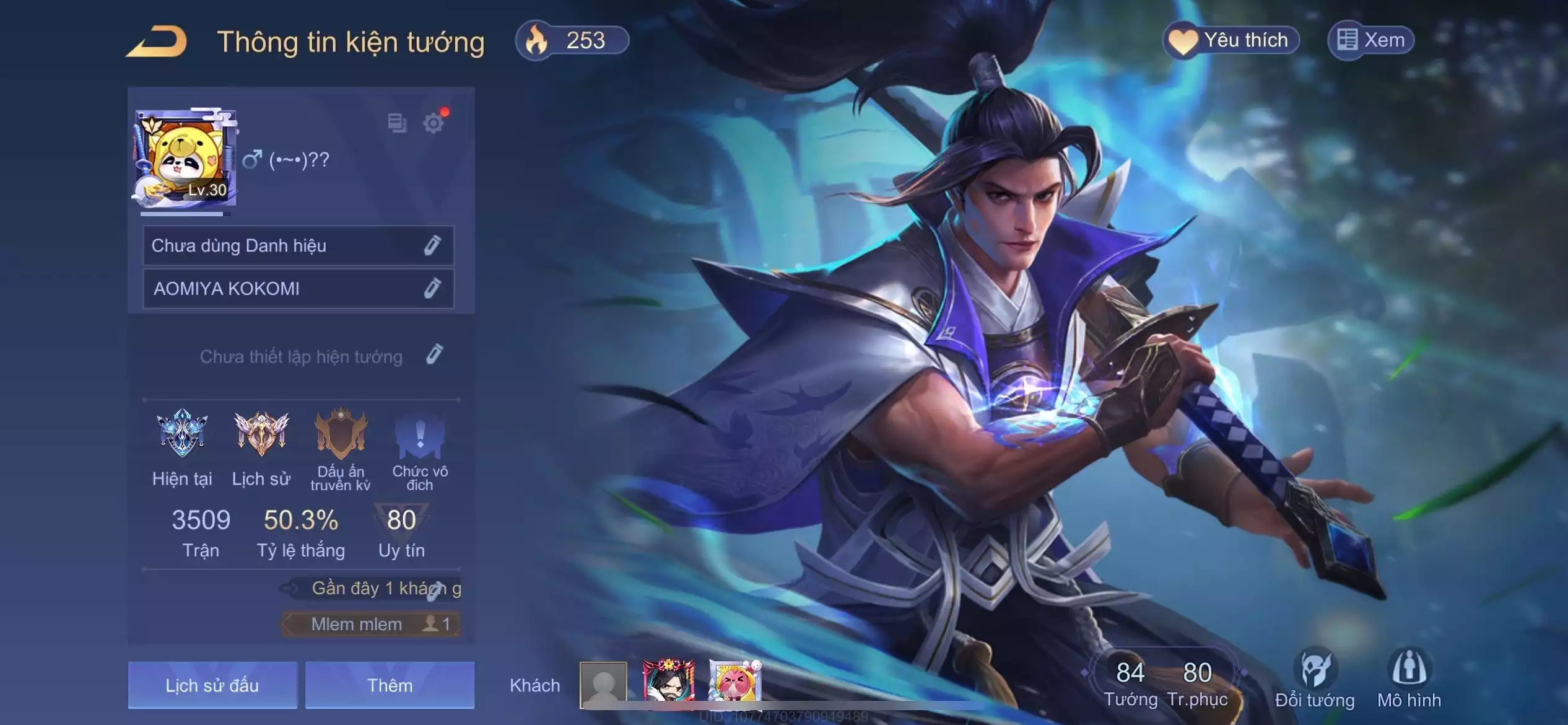Go back using the arrow button
1568x725 pixels.
[x=157, y=42]
